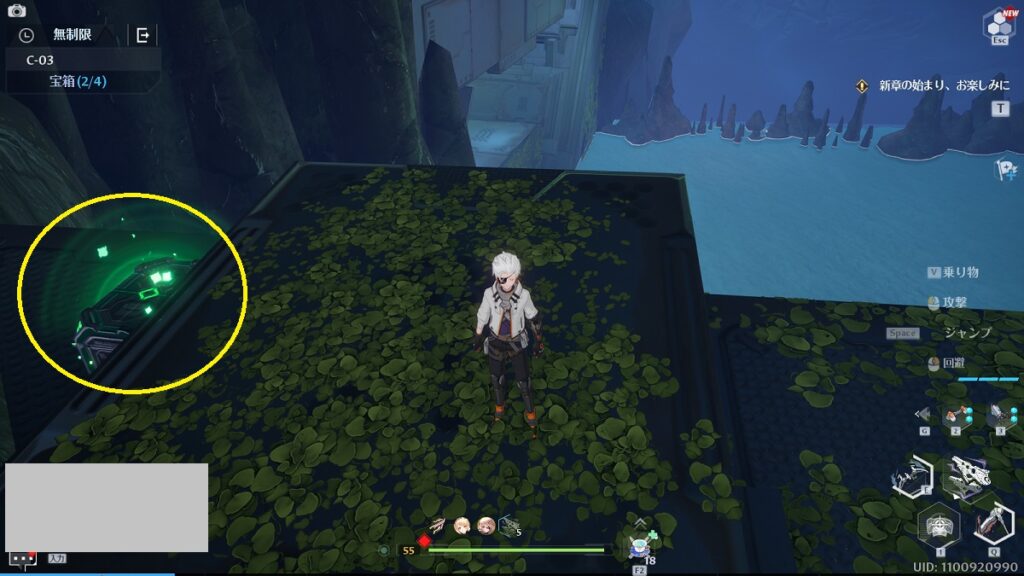Select the pink-haired character portrait
1024x576 pixels.
coord(486,525)
